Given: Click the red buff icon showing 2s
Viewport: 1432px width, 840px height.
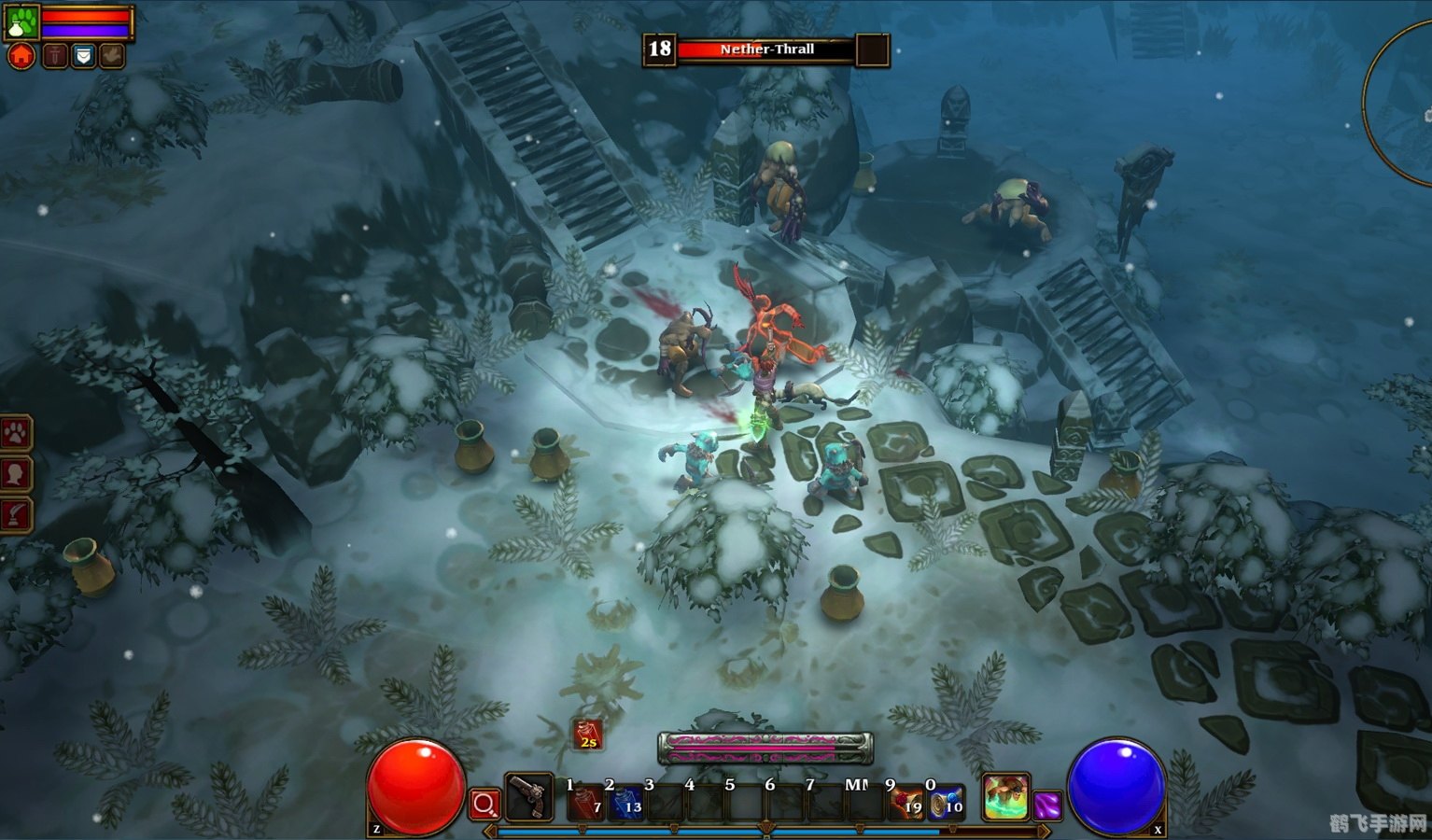Looking at the screenshot, I should (x=587, y=735).
